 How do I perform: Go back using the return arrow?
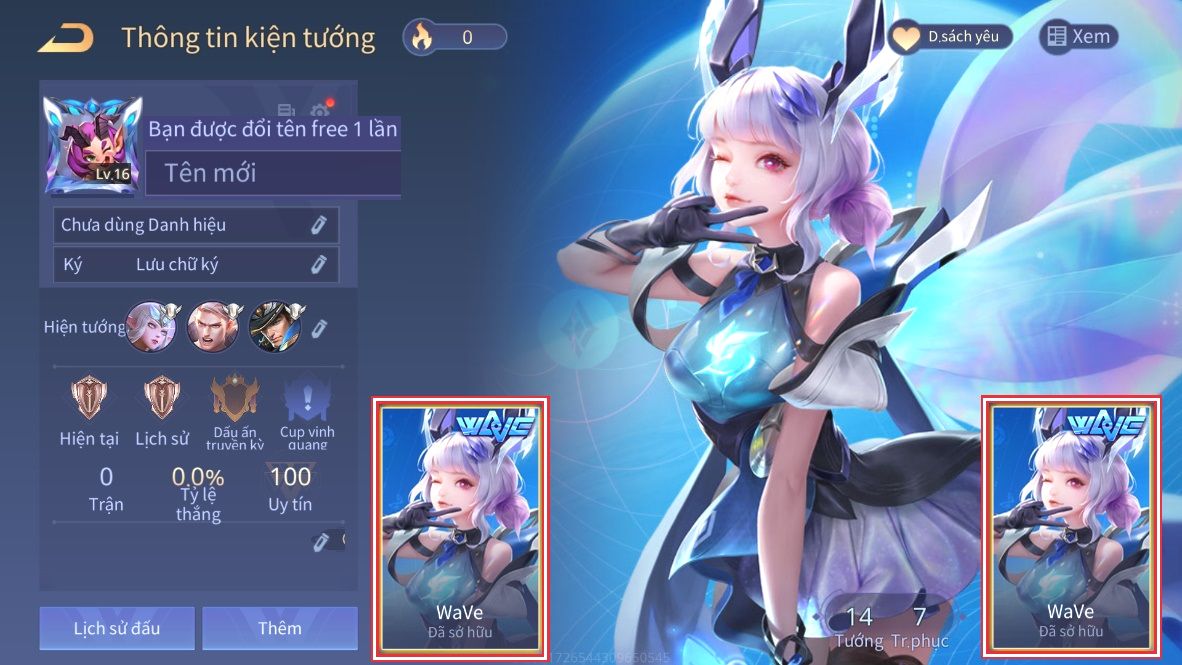pyautogui.click(x=65, y=38)
